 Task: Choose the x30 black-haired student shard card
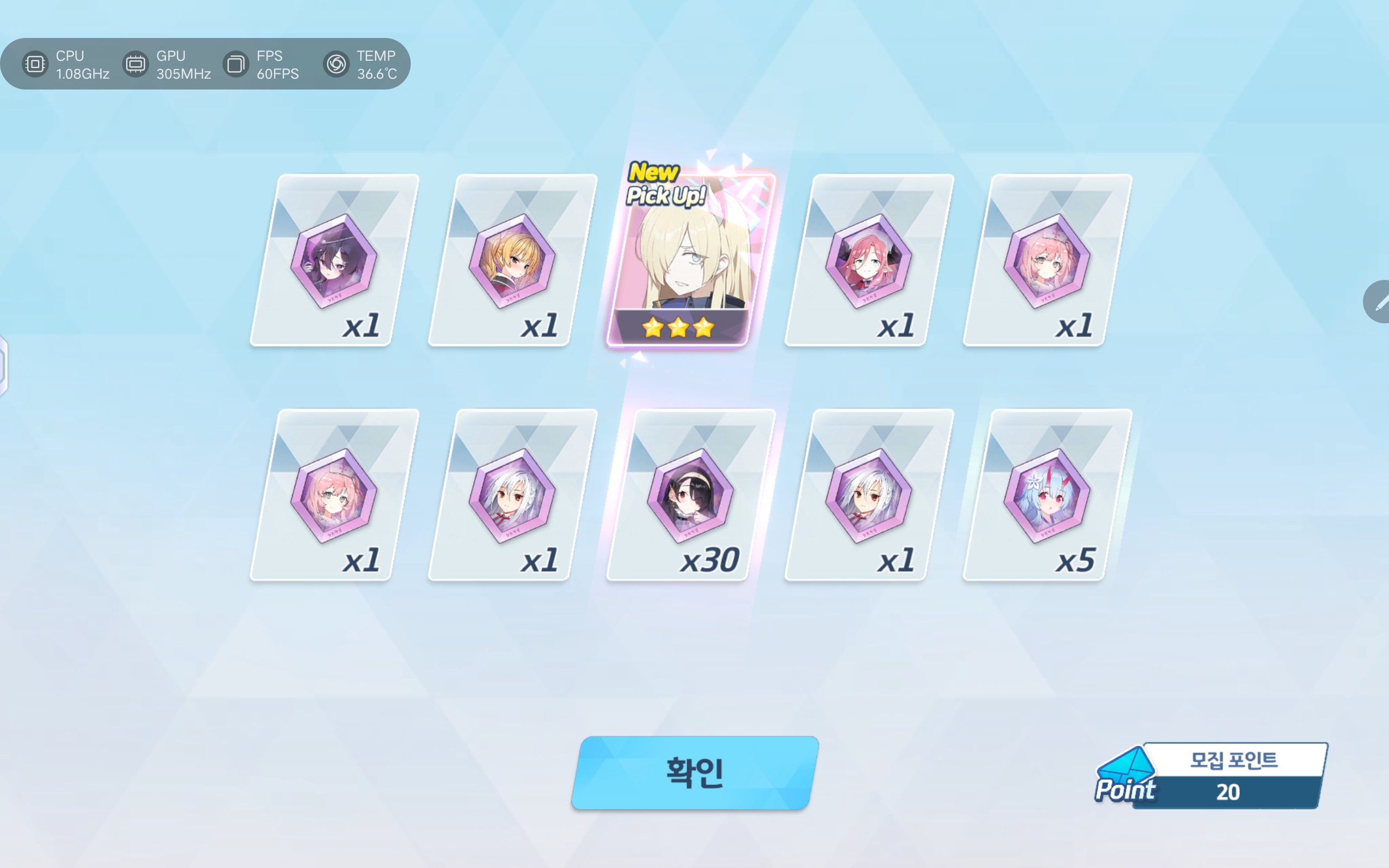click(690, 495)
